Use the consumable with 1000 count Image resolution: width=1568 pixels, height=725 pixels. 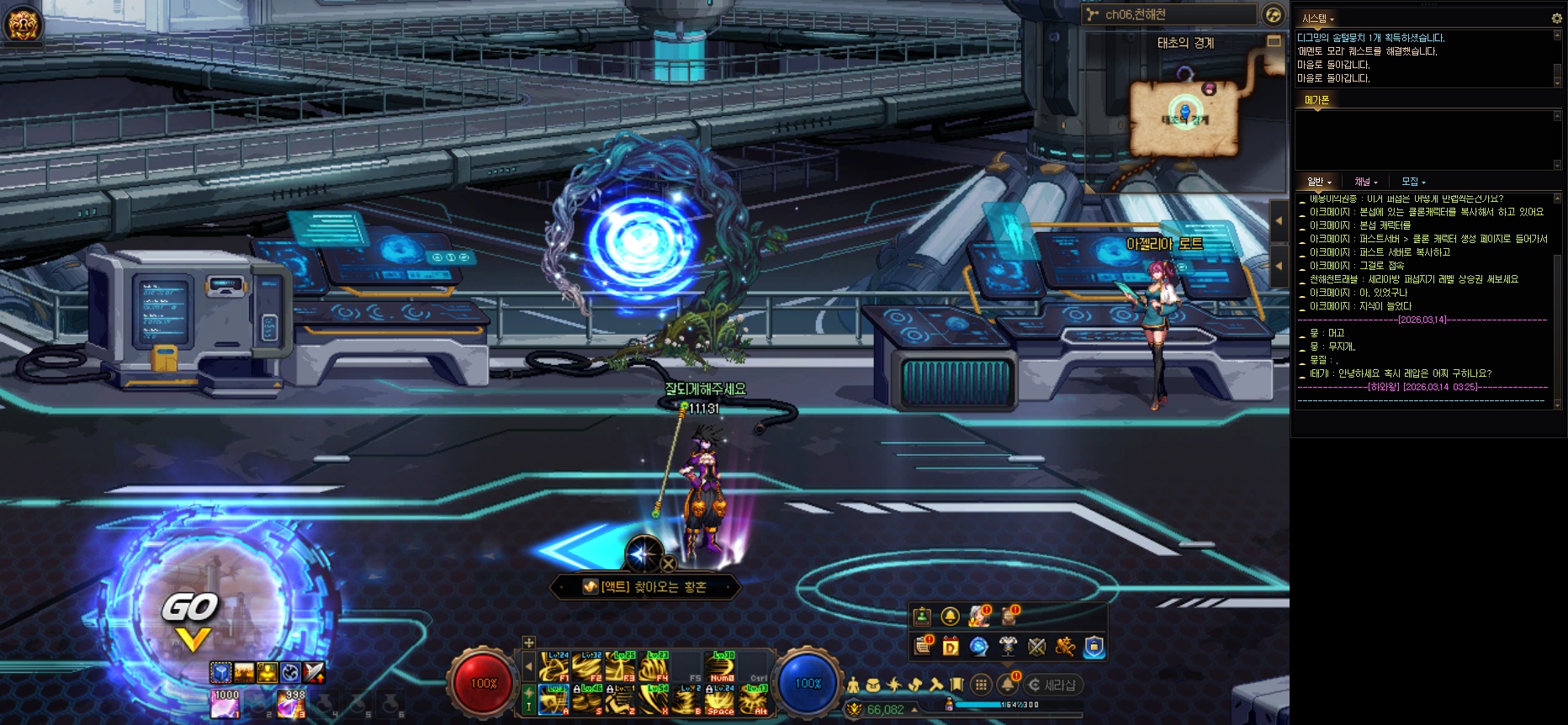click(225, 705)
